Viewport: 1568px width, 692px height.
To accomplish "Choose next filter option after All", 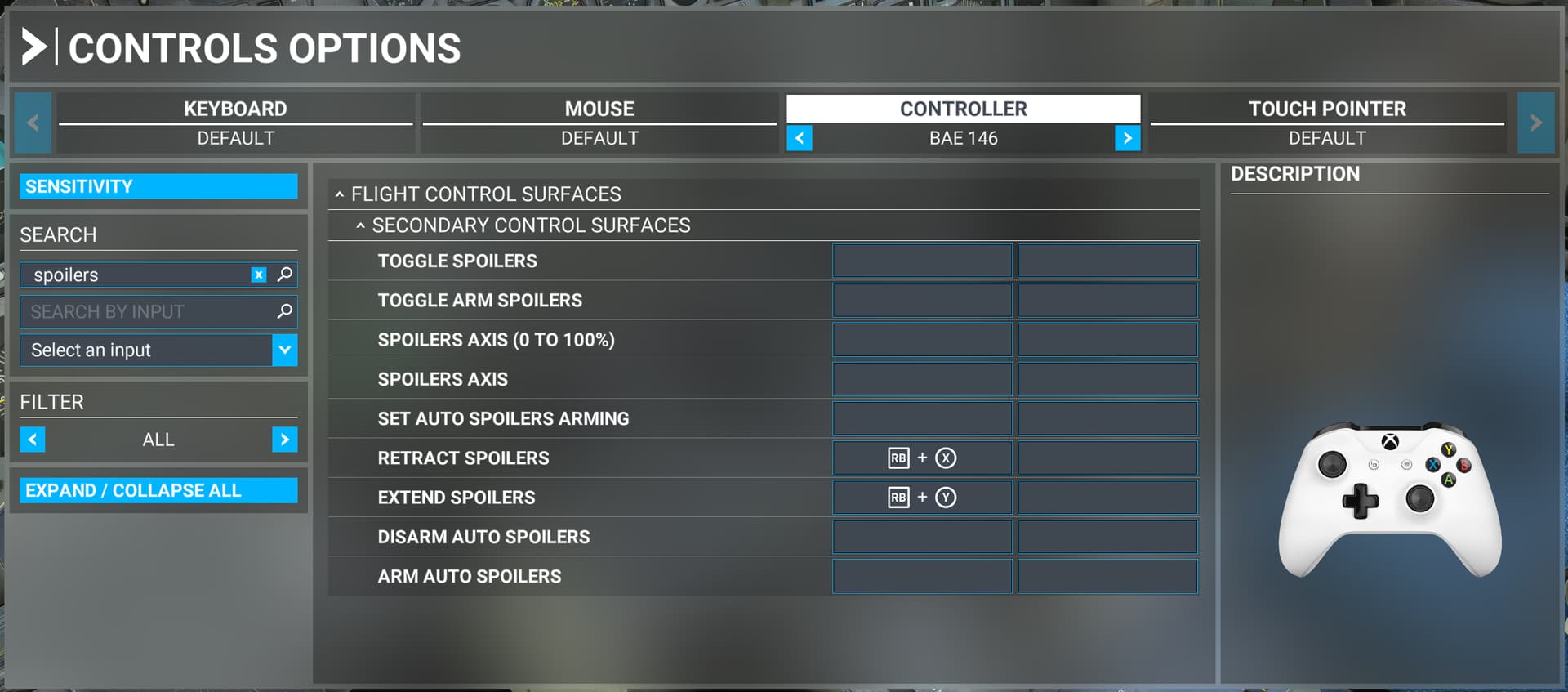I will [x=284, y=440].
